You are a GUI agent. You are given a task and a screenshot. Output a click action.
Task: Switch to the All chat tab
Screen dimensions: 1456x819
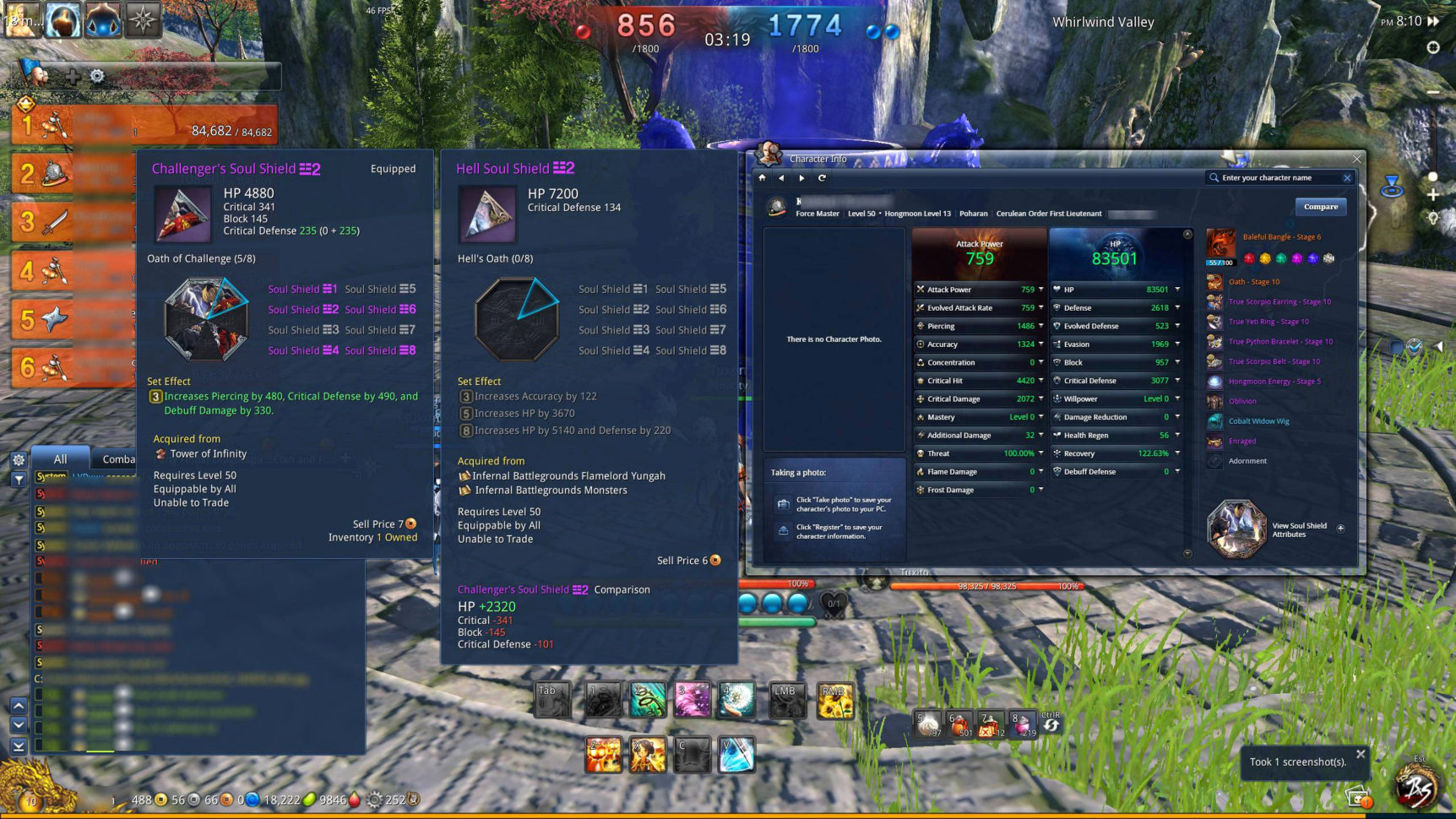[x=60, y=459]
